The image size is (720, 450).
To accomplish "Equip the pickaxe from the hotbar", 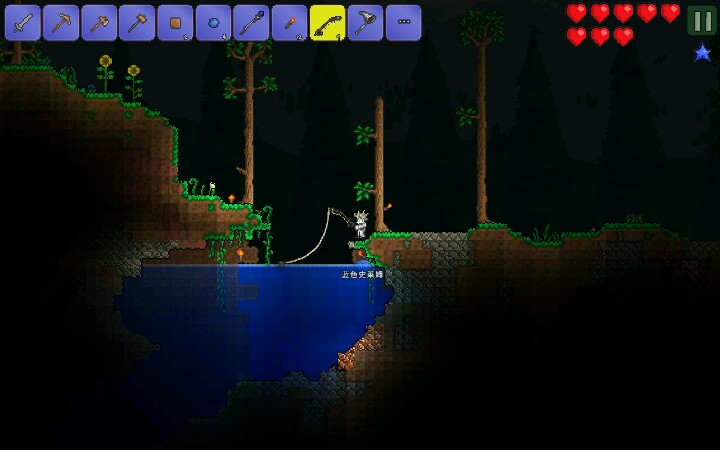I will coord(60,22).
